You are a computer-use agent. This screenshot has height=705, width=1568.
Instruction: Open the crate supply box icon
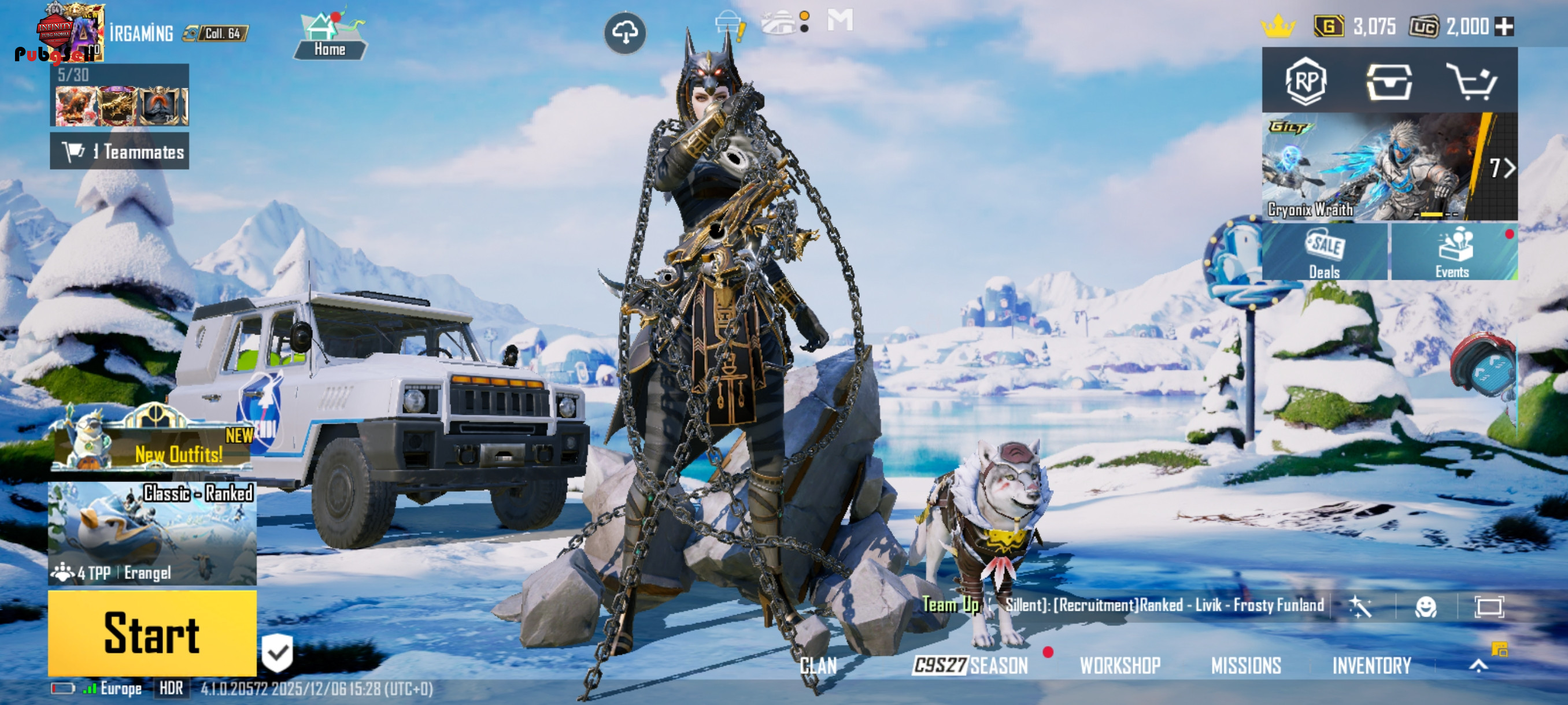pyautogui.click(x=1389, y=81)
